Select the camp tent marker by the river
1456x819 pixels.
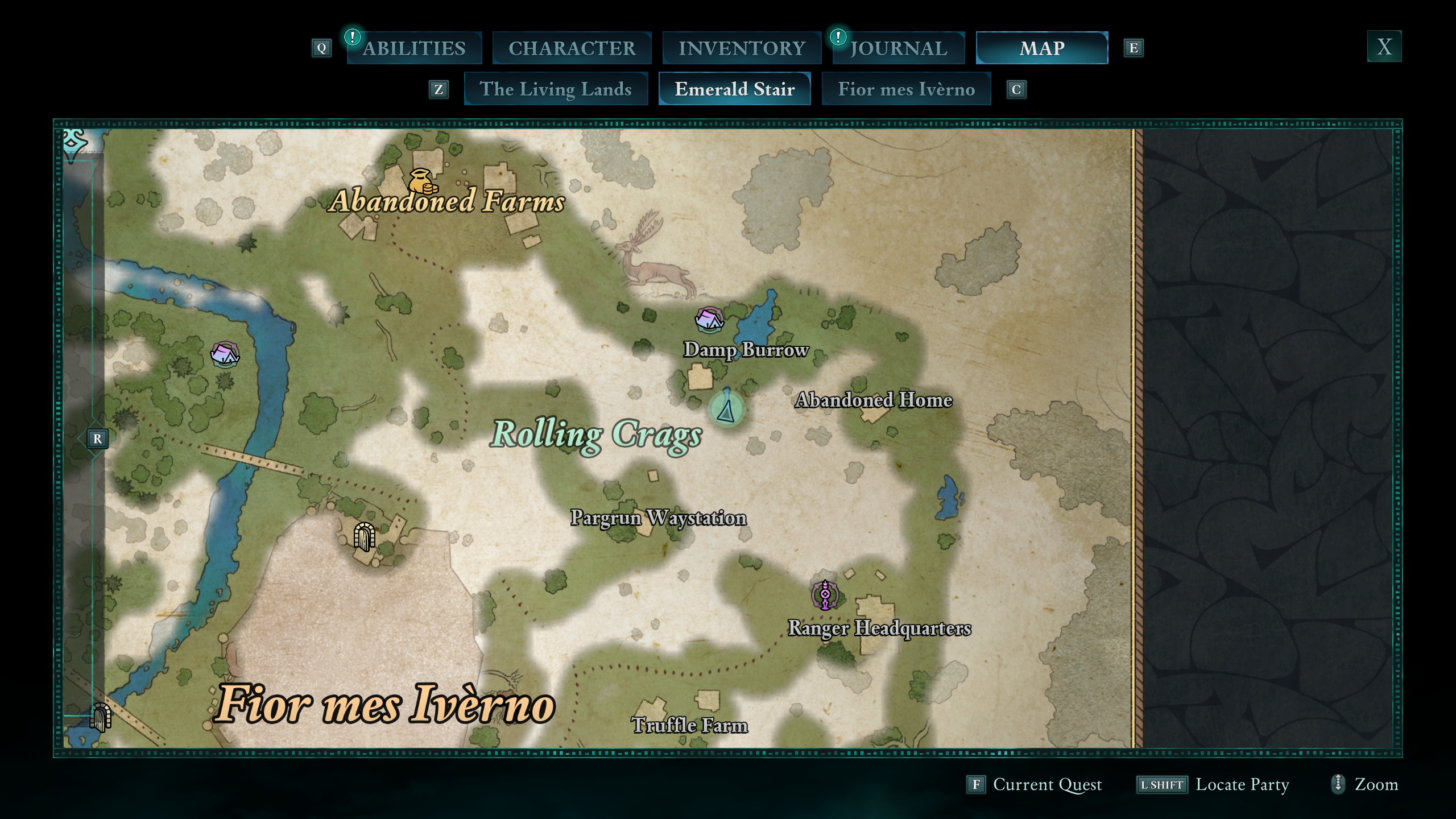tap(225, 354)
